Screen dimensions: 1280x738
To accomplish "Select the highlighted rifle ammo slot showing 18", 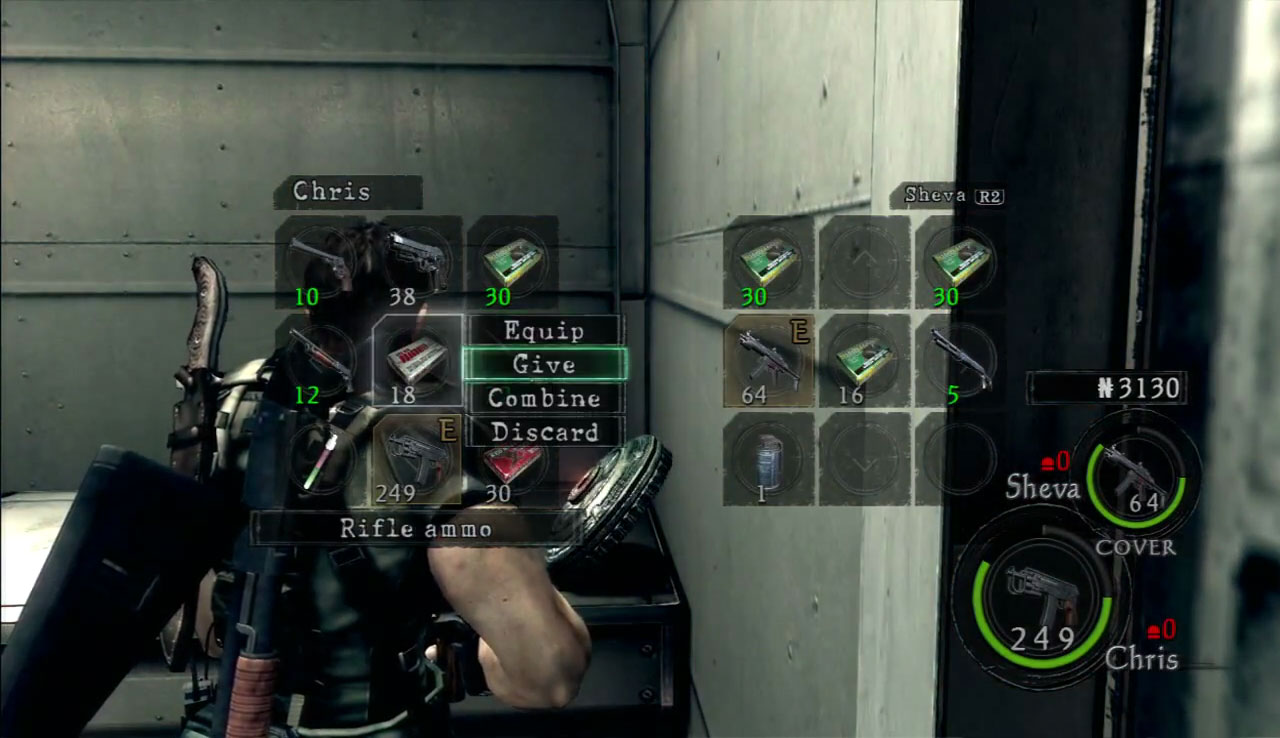I will coord(418,360).
